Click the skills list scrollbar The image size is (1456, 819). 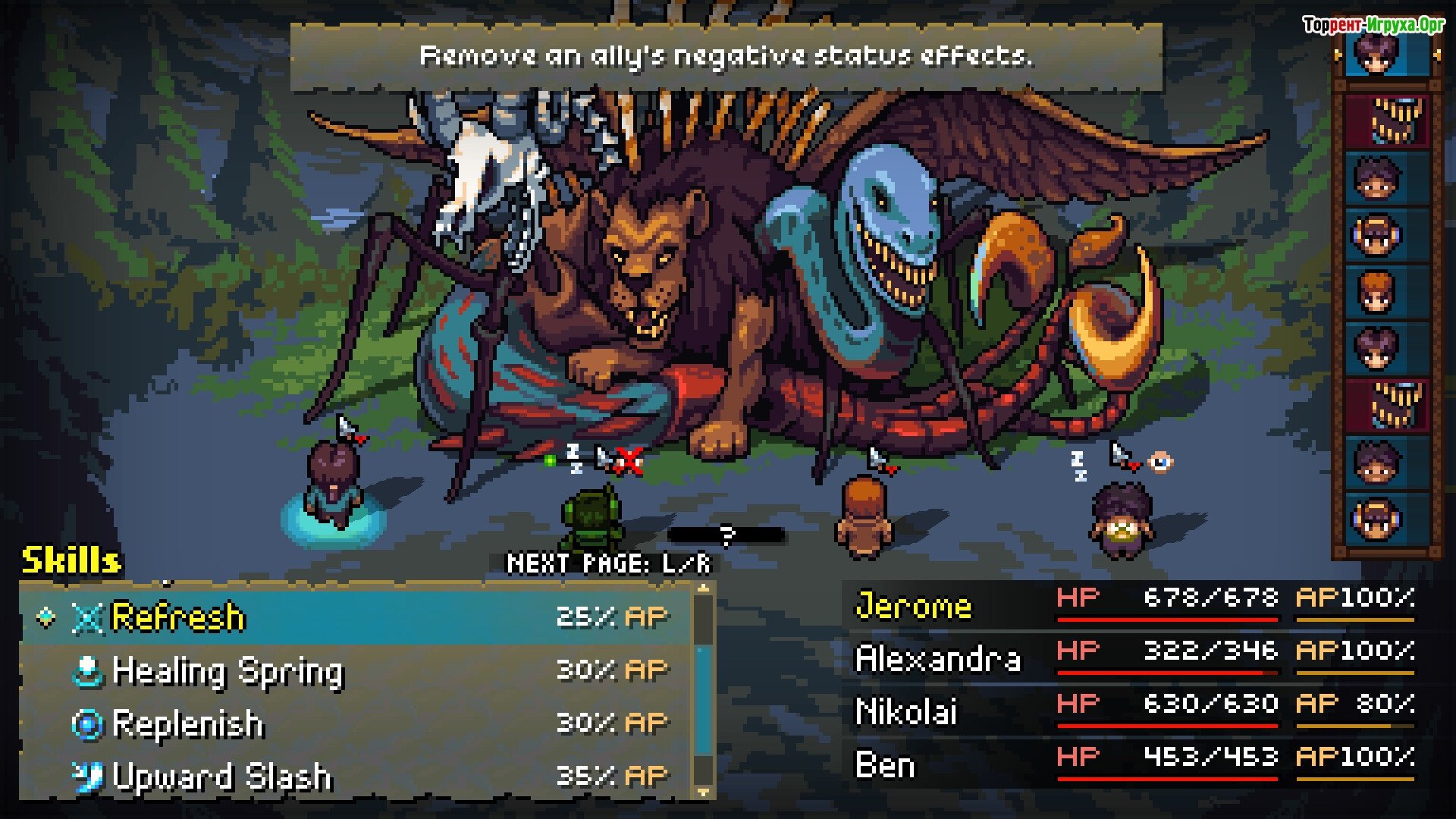tap(704, 690)
